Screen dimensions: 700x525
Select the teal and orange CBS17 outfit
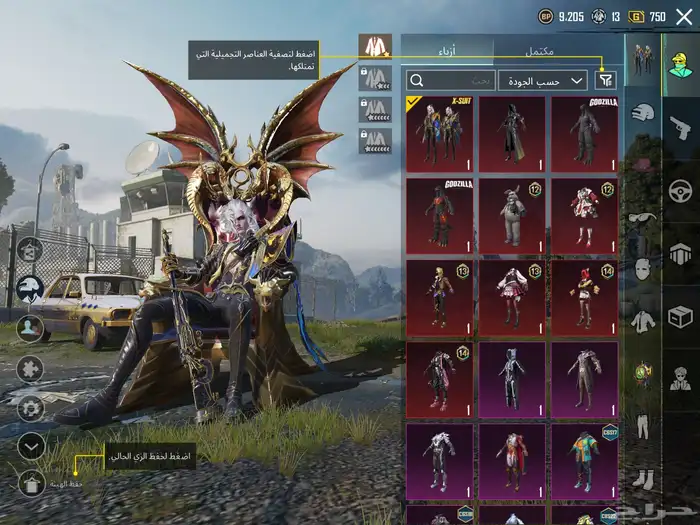tap(583, 462)
